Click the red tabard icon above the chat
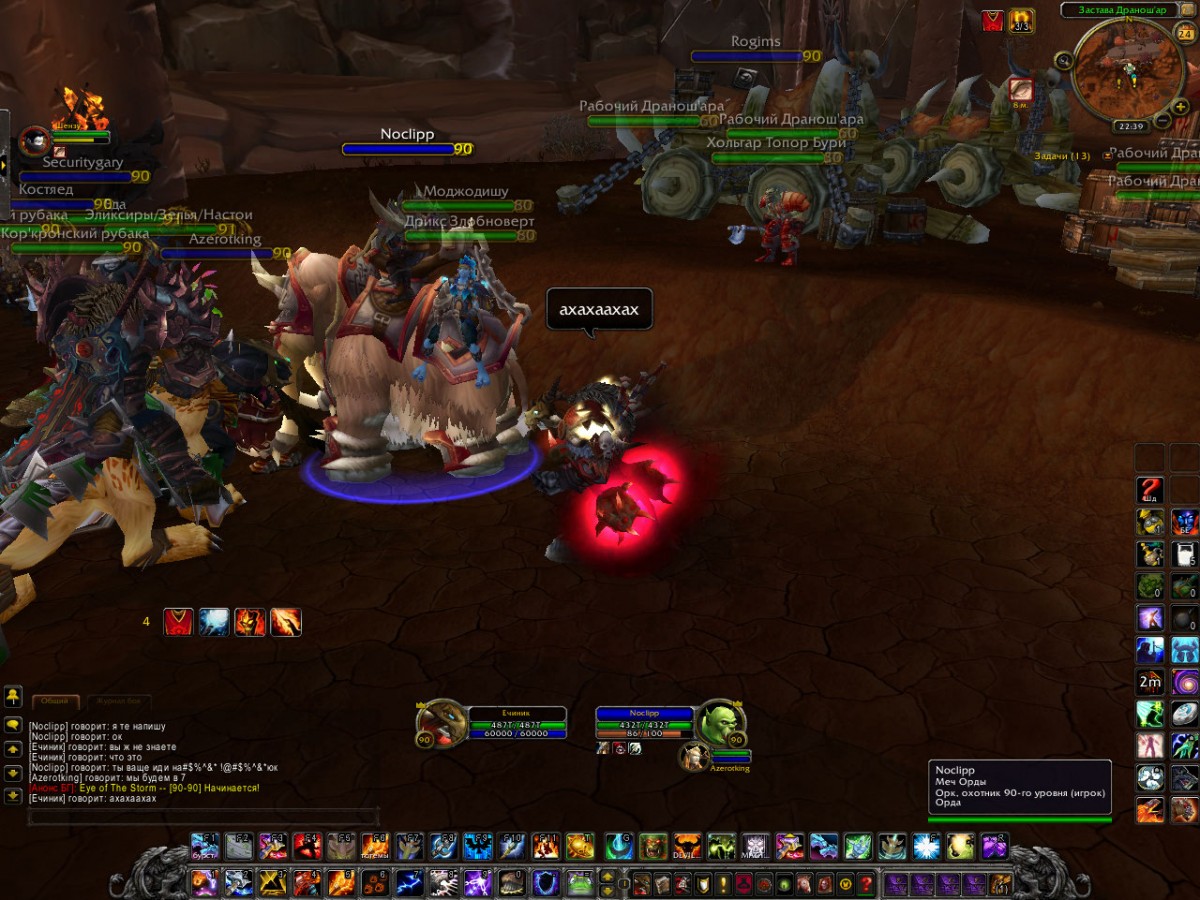 178,622
